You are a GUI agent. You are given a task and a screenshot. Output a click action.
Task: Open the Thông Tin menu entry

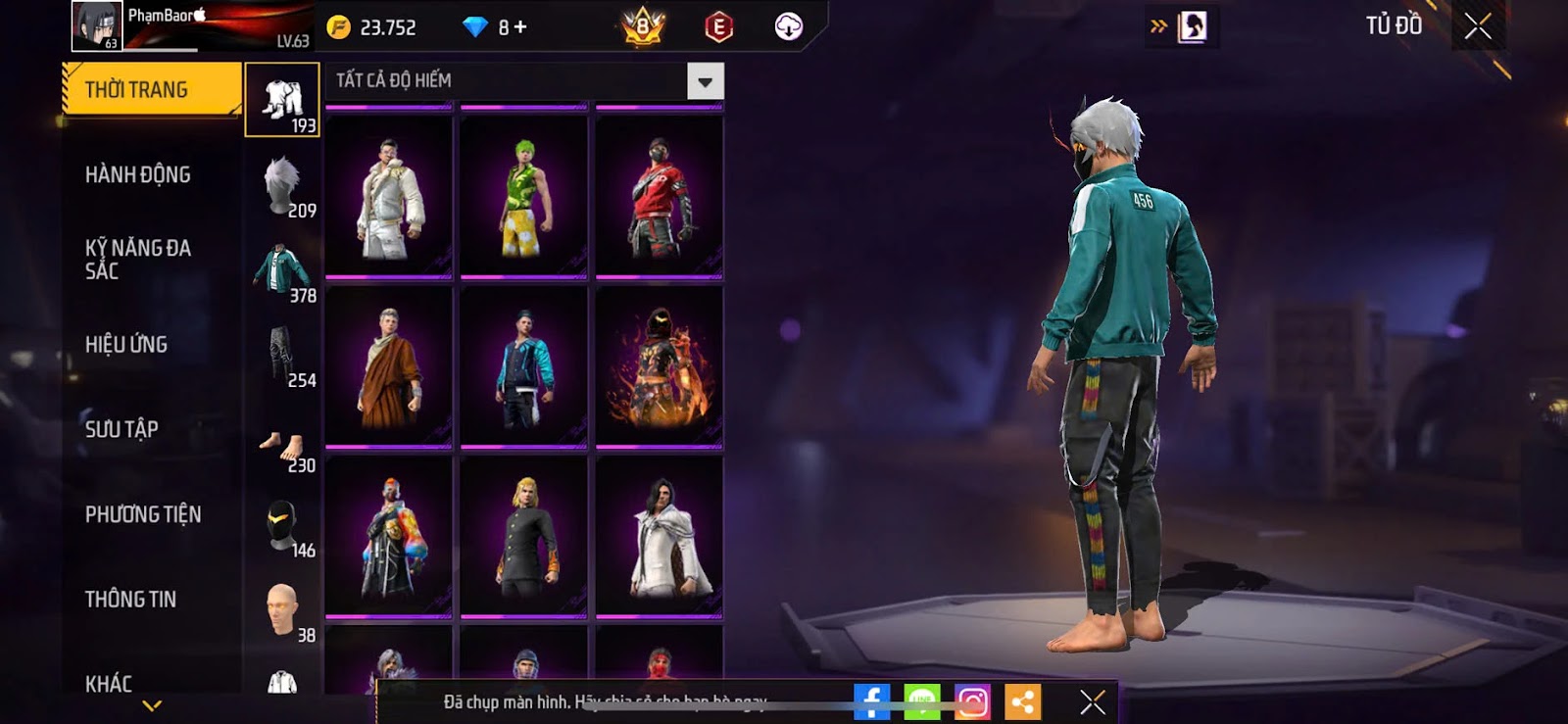pyautogui.click(x=130, y=600)
